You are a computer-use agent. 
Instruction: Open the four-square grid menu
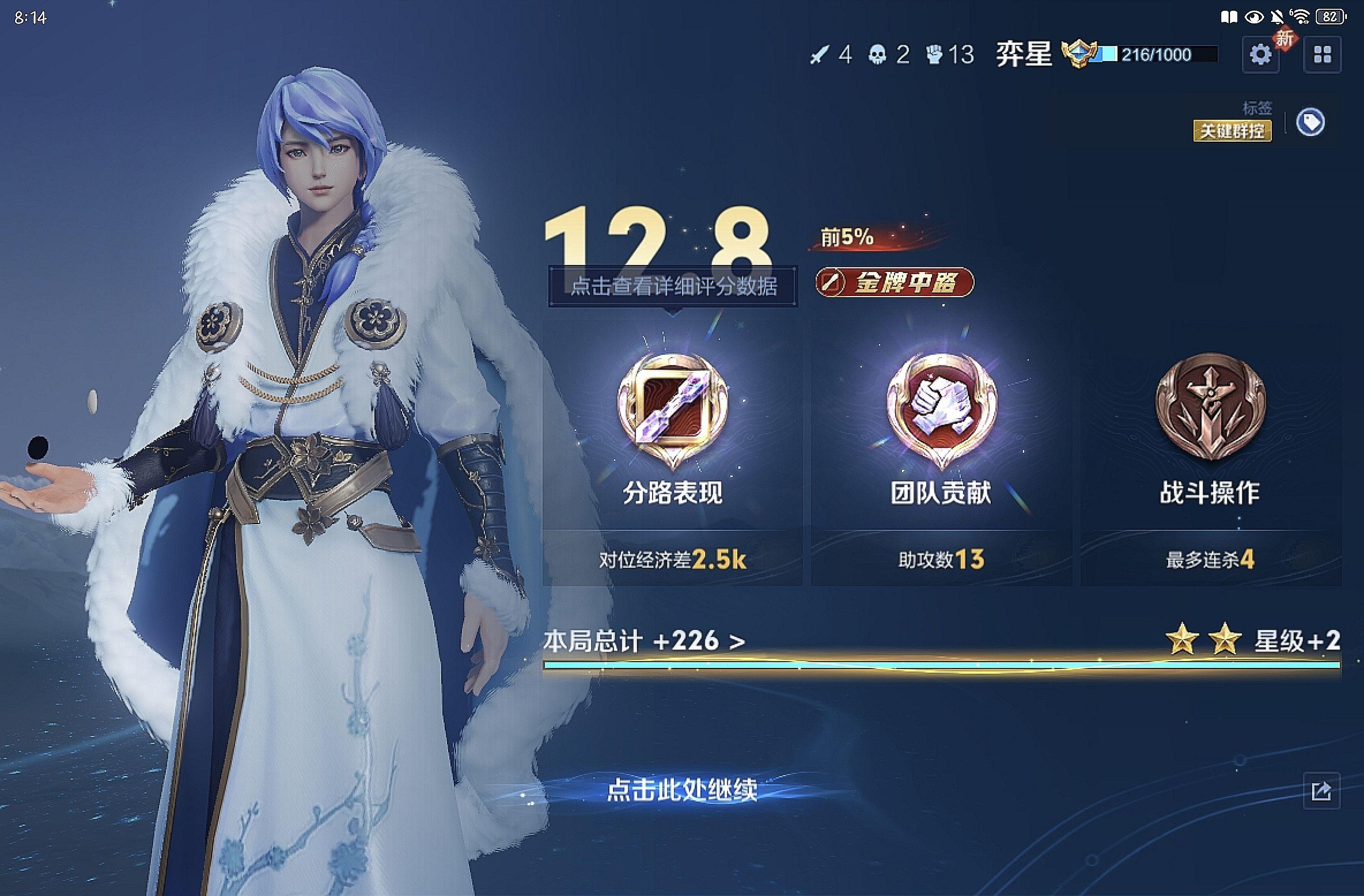[x=1322, y=55]
